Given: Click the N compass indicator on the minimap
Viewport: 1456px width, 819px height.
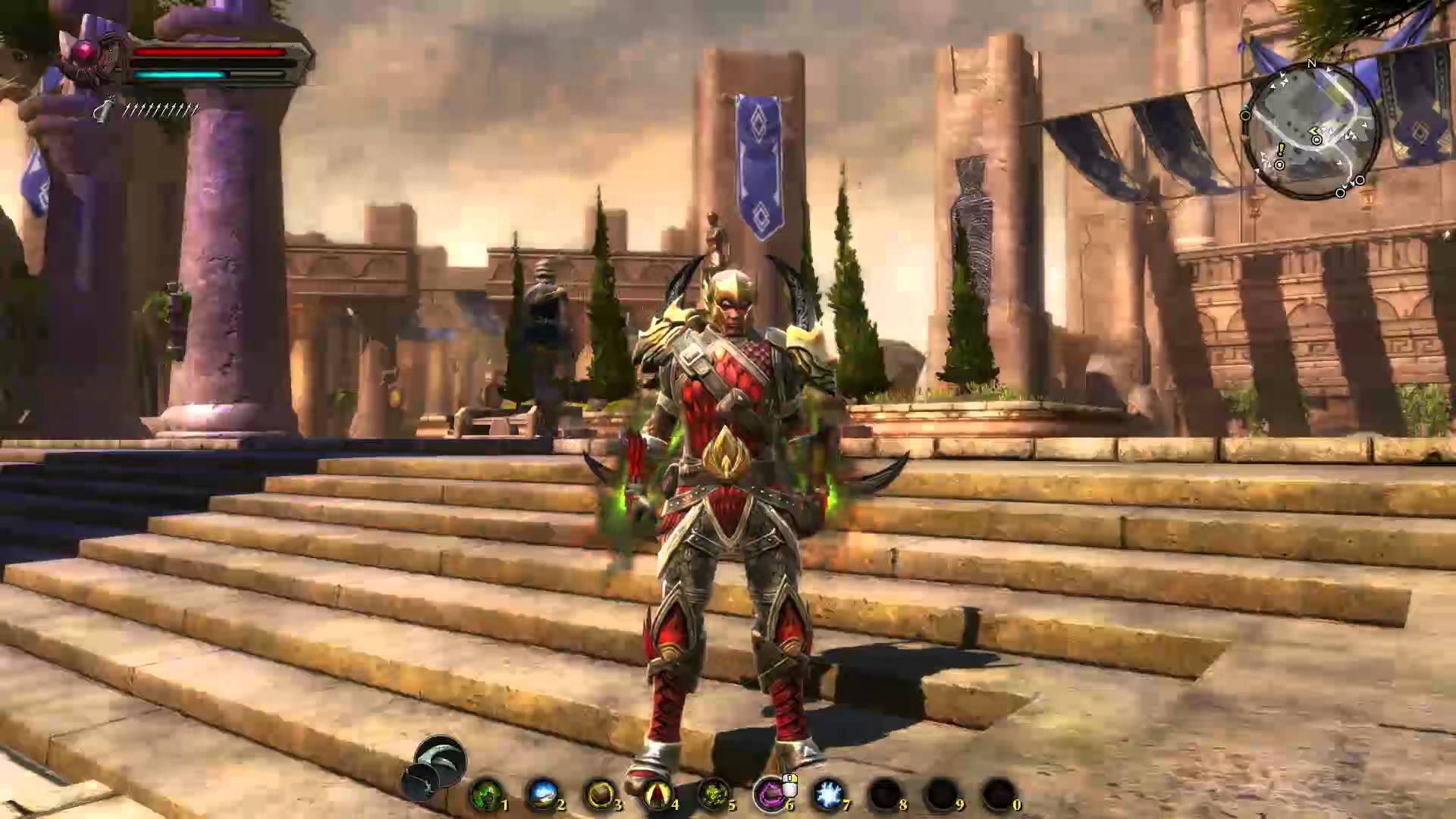Looking at the screenshot, I should (x=1311, y=63).
